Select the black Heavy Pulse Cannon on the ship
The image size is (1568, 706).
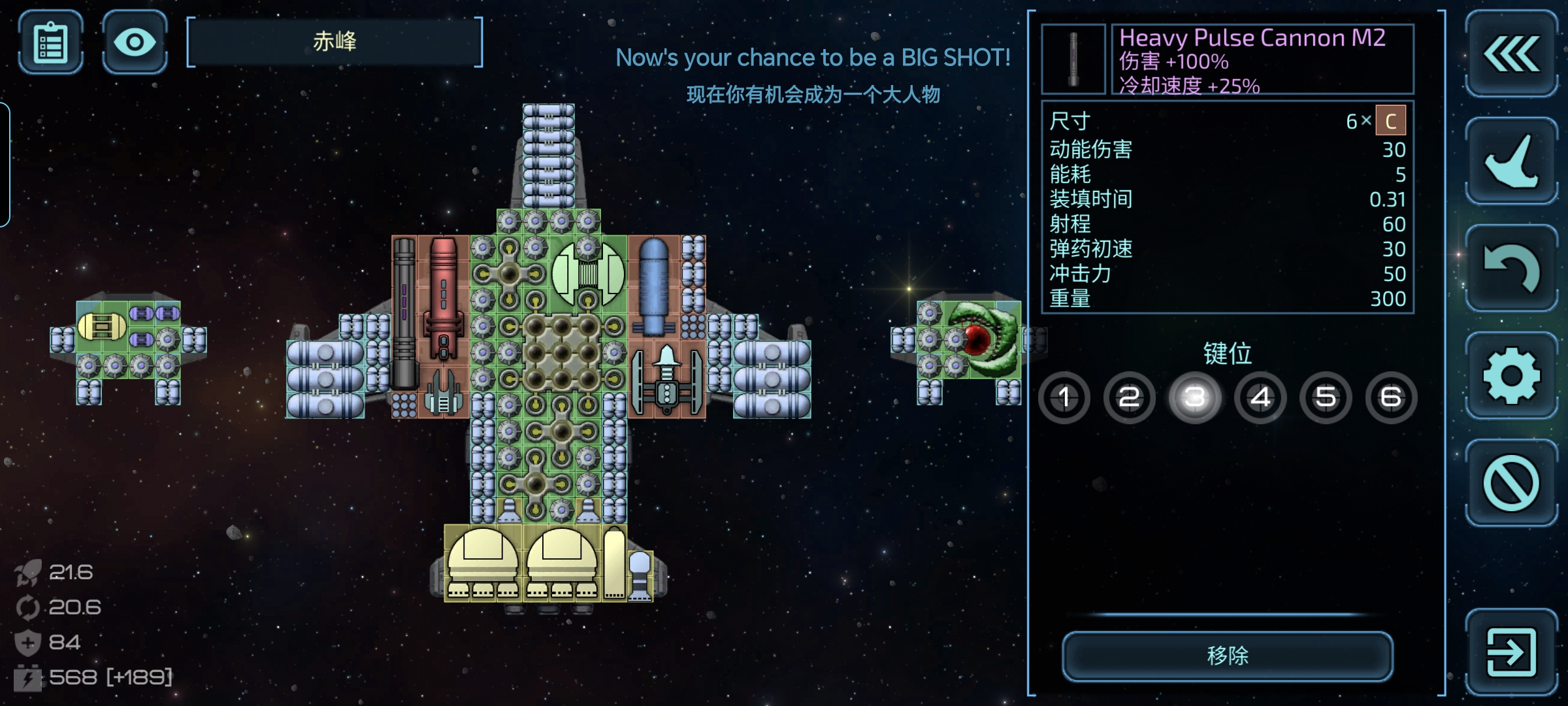[404, 314]
